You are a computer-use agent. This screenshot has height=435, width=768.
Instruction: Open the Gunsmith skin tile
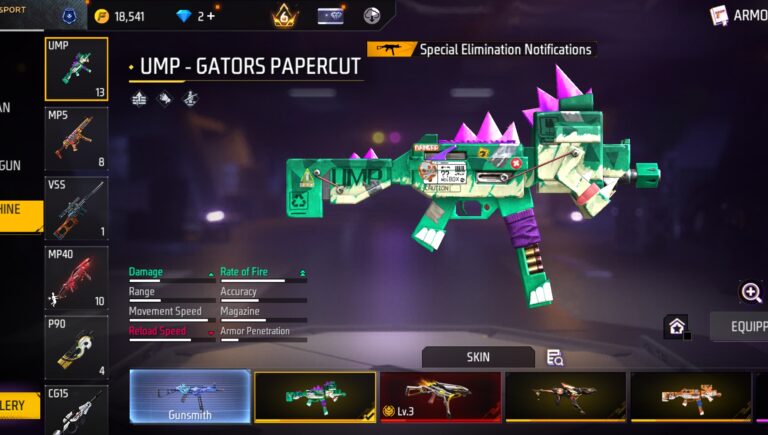(x=190, y=397)
